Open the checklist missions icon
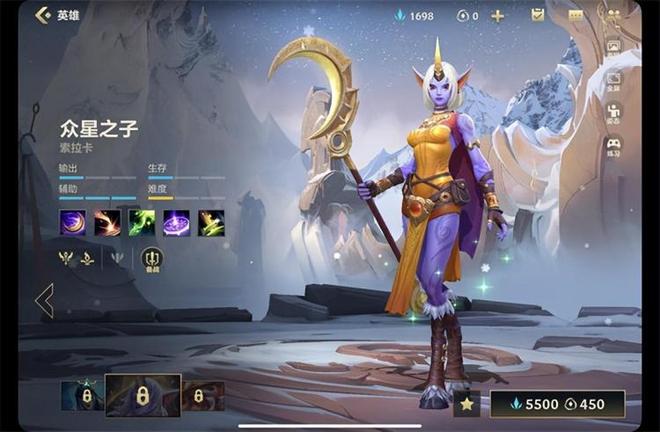Screen dimensions: 660x432 [x=538, y=15]
